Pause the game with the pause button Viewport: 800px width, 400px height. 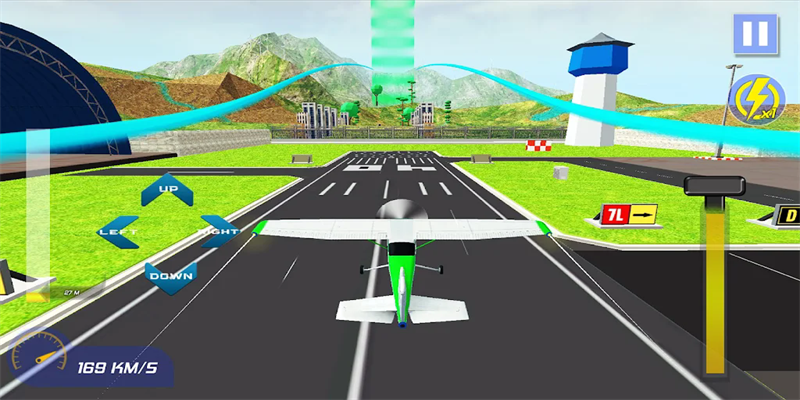pos(755,34)
